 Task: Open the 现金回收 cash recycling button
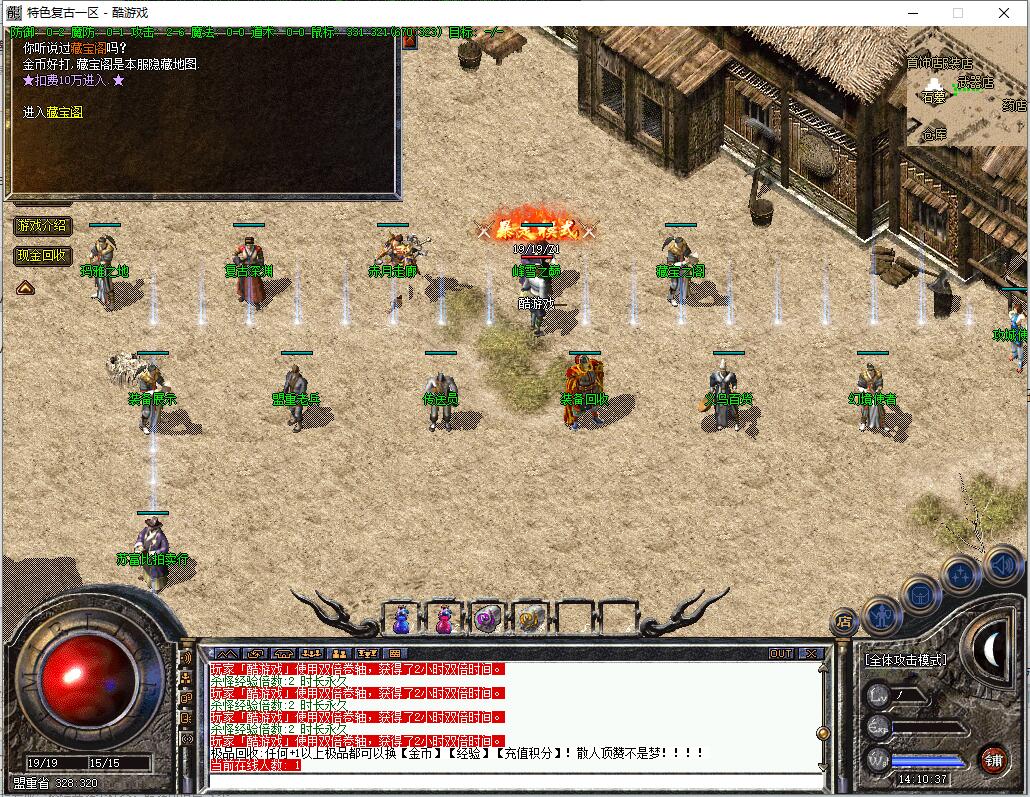pyautogui.click(x=42, y=256)
